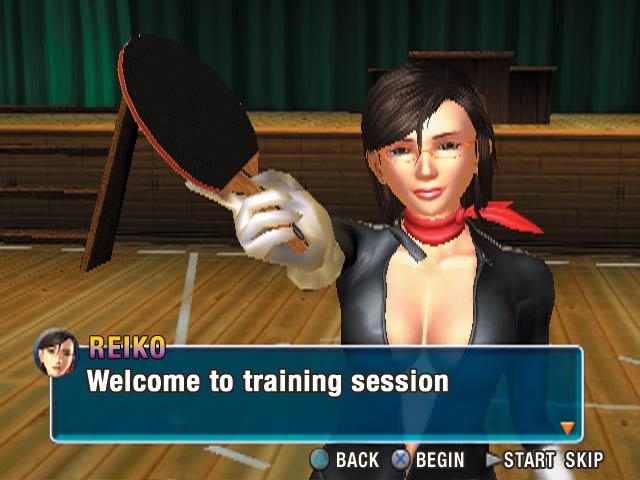Click Reiko's welcome dialogue box
Viewport: 640px width, 480px height.
click(x=316, y=393)
